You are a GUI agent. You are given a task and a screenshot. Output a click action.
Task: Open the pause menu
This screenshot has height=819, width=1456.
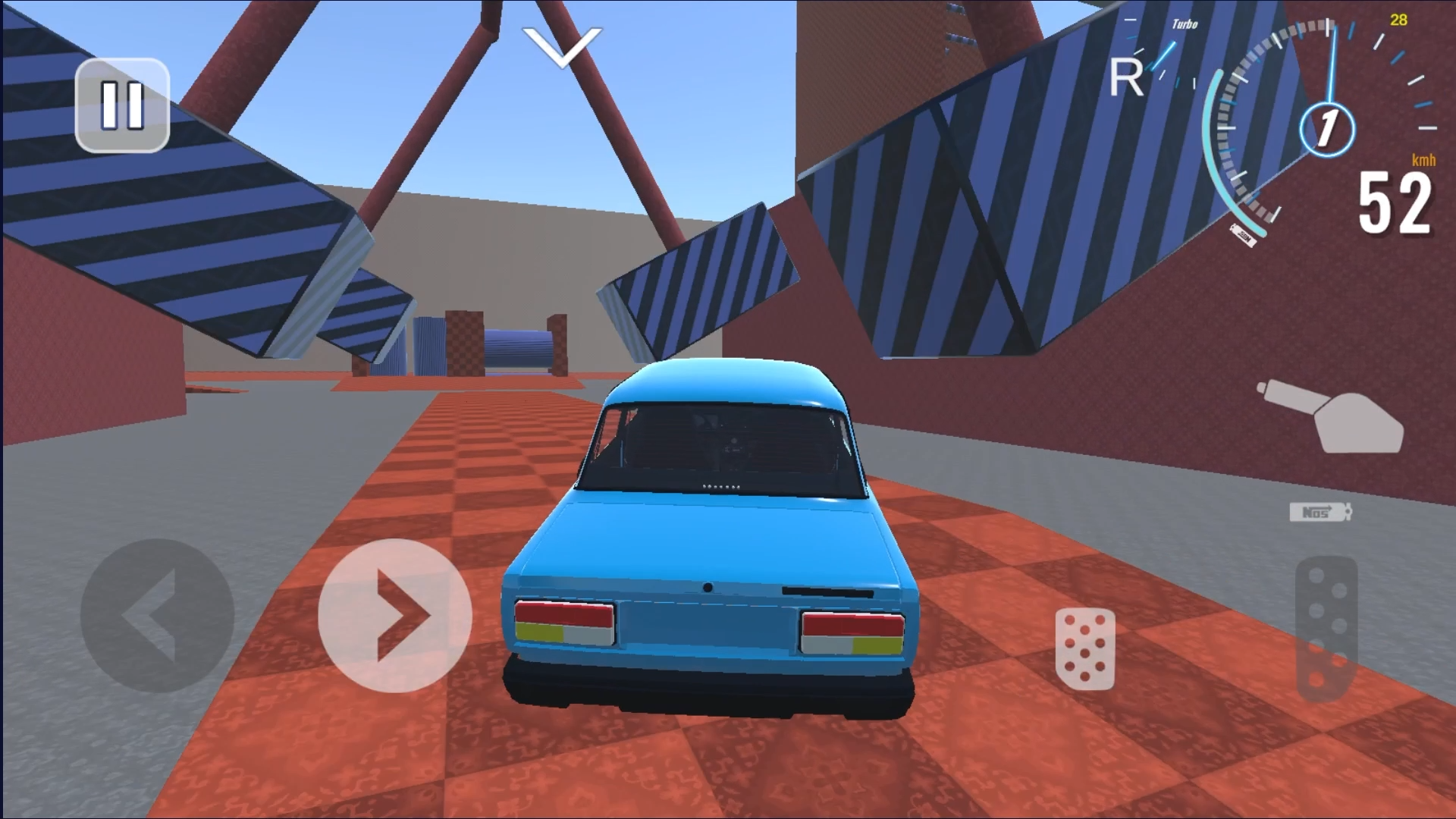click(x=124, y=106)
